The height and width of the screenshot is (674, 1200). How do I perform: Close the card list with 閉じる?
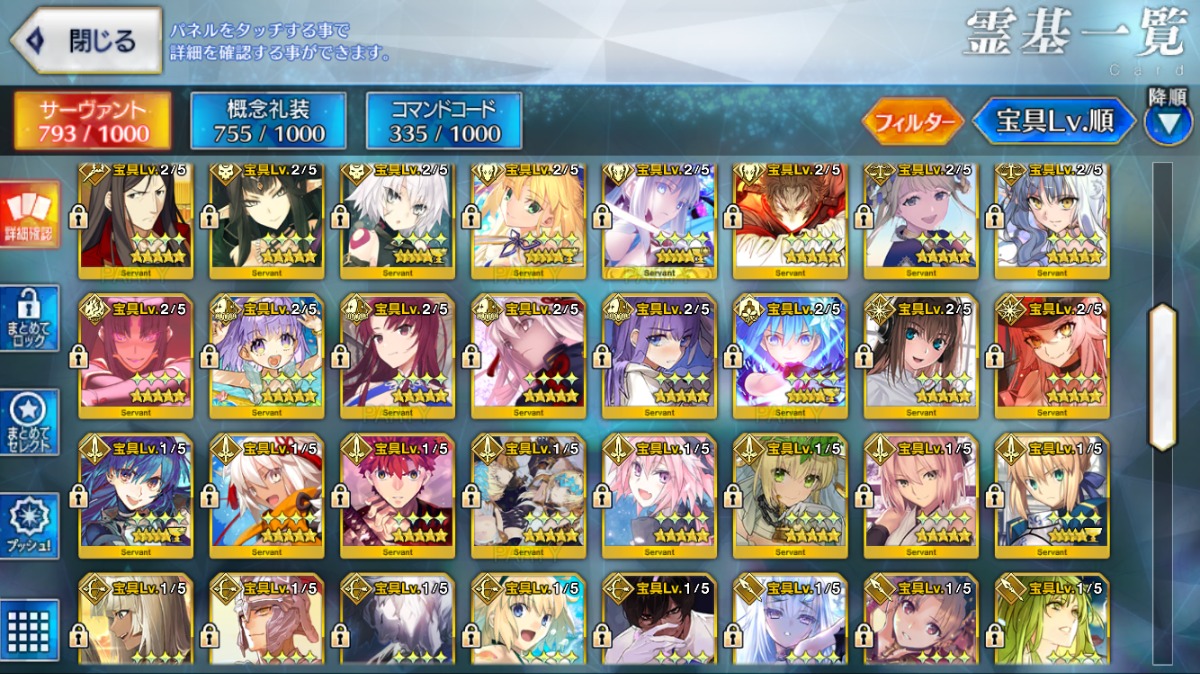click(86, 41)
